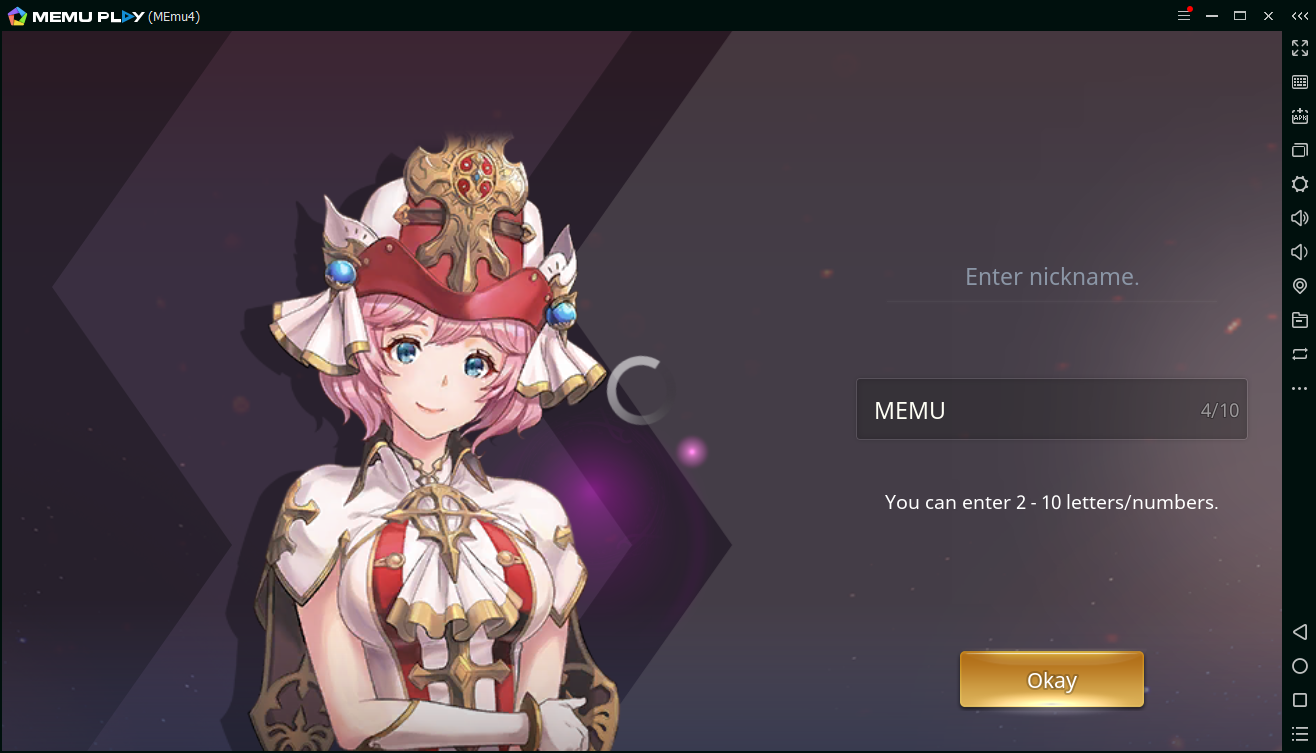Decrease the volume using the volume-down icon

[1299, 252]
